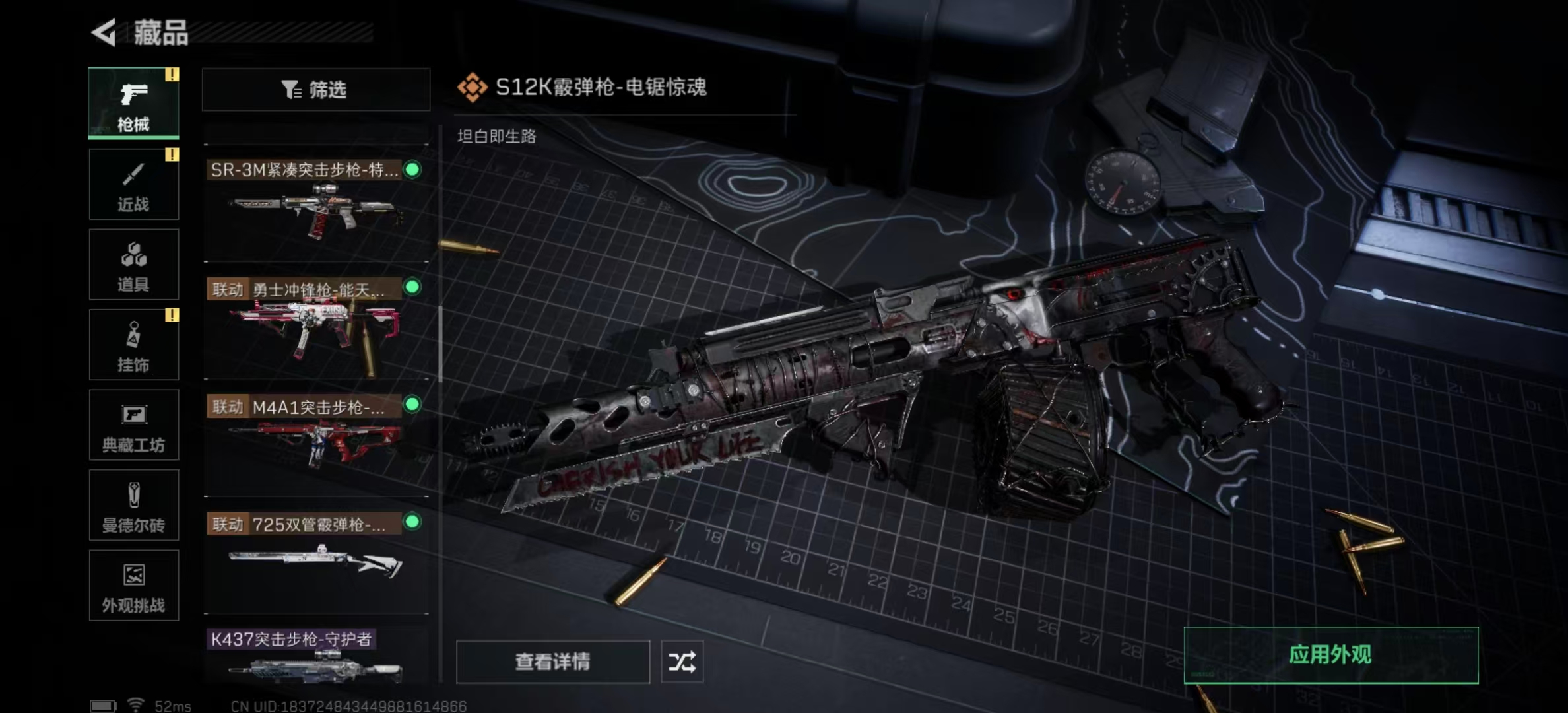Click the shuffle arrows button
1568x713 pixels.
coord(682,662)
